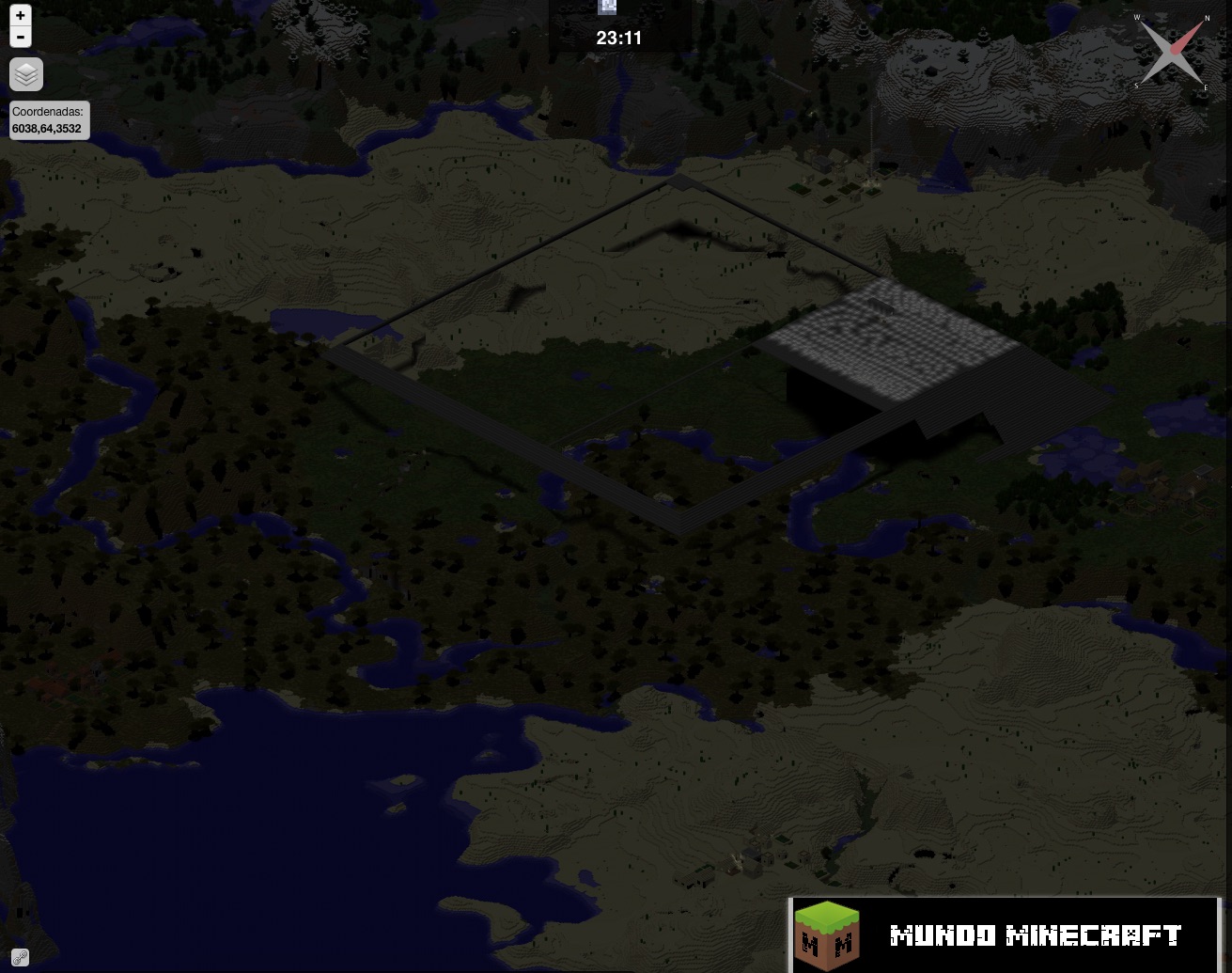The height and width of the screenshot is (973, 1232).
Task: Open the Mundo Minecraft logo banner
Action: (x=1004, y=934)
